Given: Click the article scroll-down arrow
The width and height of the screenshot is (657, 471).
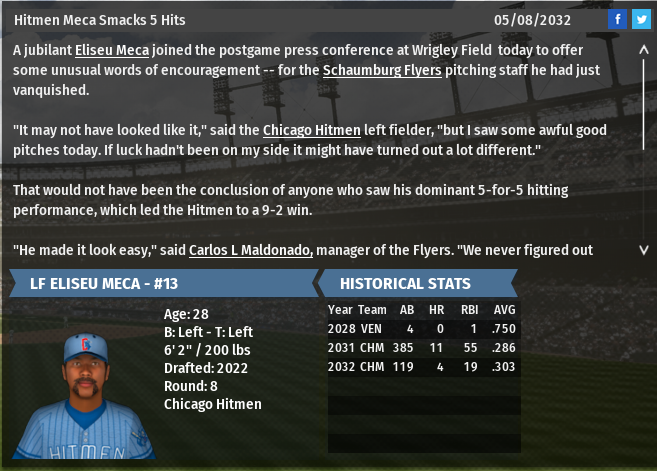Looking at the screenshot, I should (x=643, y=250).
